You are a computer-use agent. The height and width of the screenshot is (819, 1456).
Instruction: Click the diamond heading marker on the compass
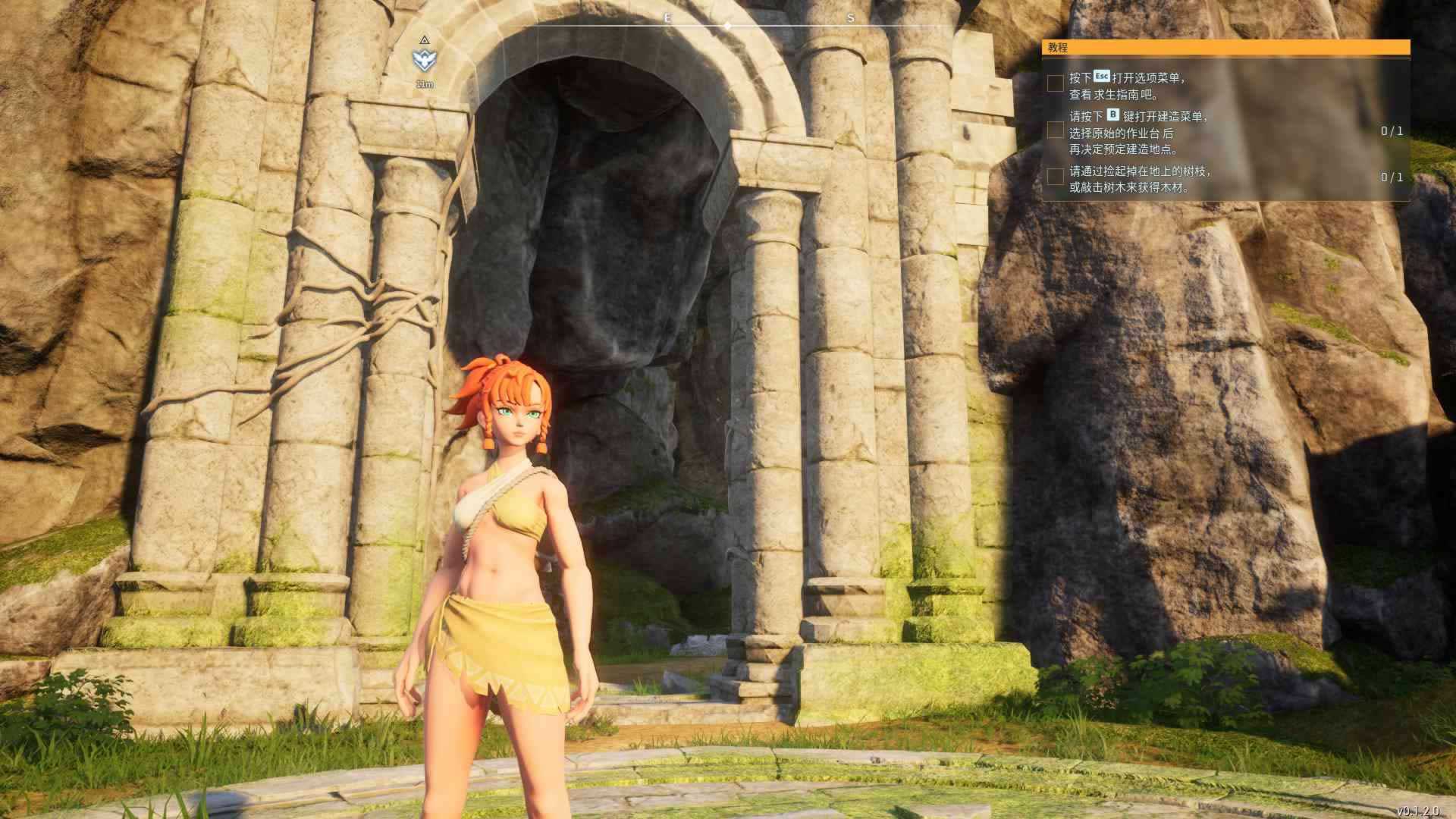(x=727, y=26)
